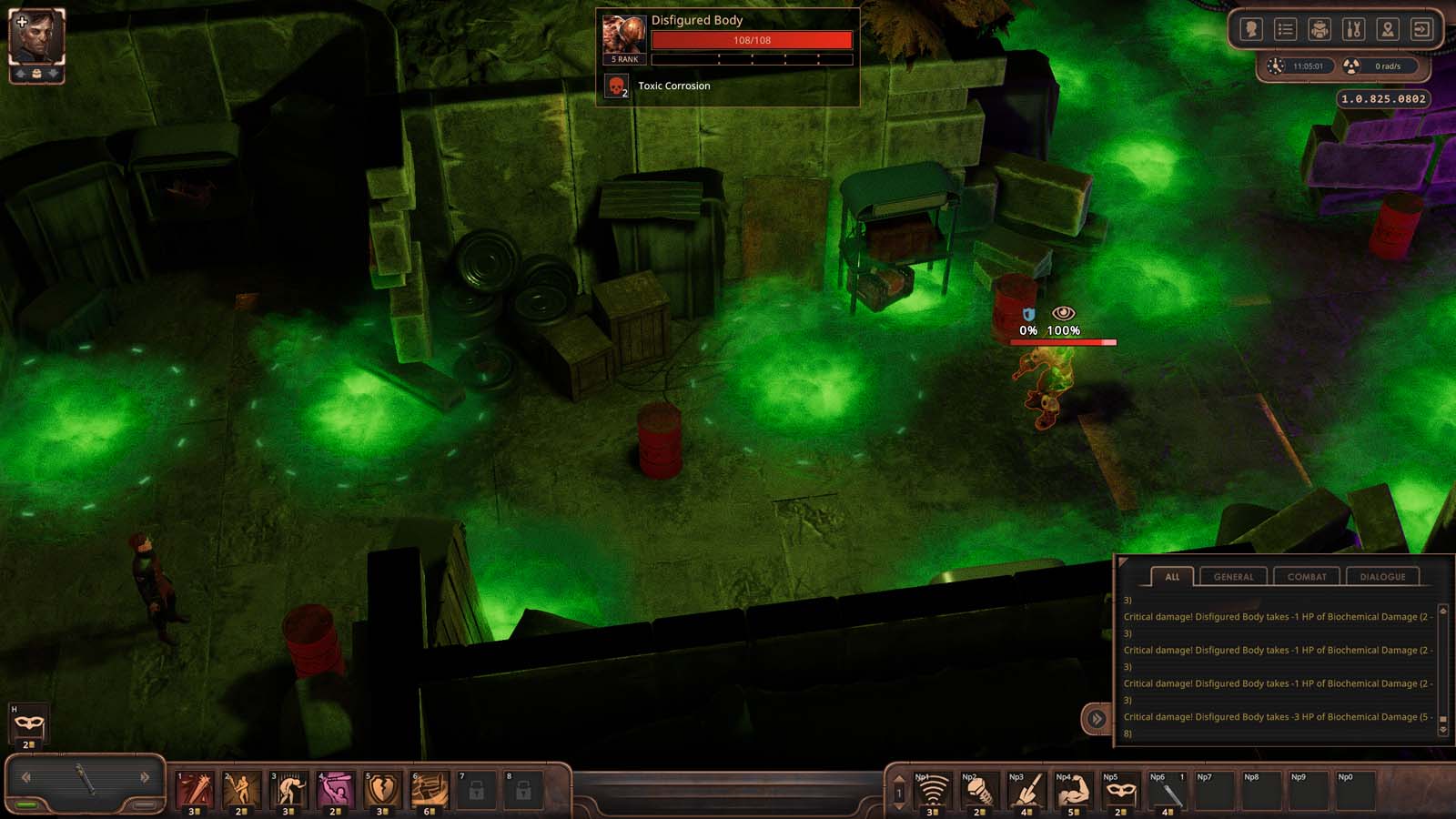Click the radiation counter showing 0 rad/s
Screen dimensions: 1456x819
pos(1373,65)
